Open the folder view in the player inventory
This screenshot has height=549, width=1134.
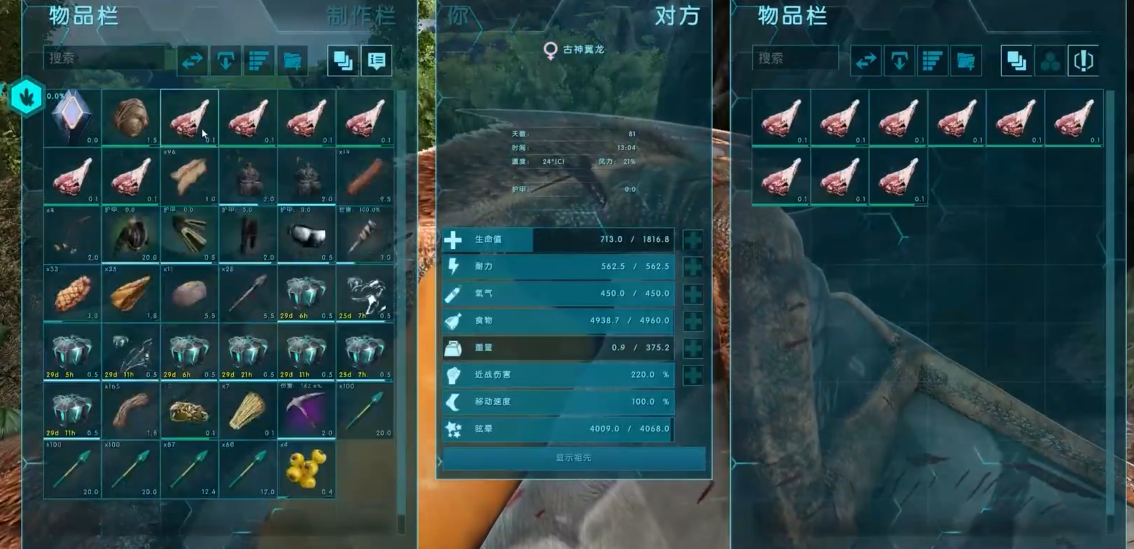pyautogui.click(x=293, y=61)
